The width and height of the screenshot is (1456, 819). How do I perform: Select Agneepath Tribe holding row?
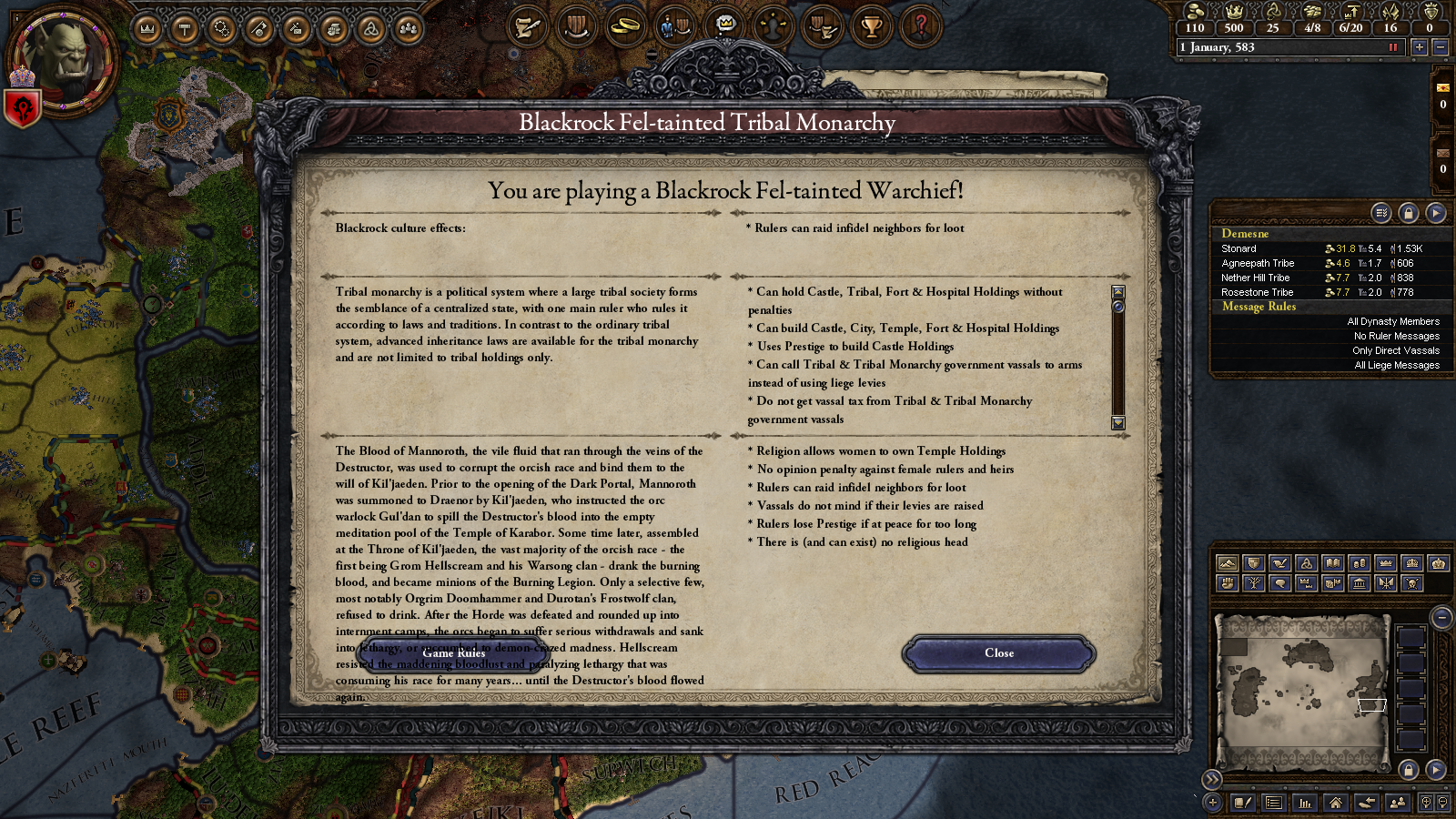click(x=1258, y=263)
